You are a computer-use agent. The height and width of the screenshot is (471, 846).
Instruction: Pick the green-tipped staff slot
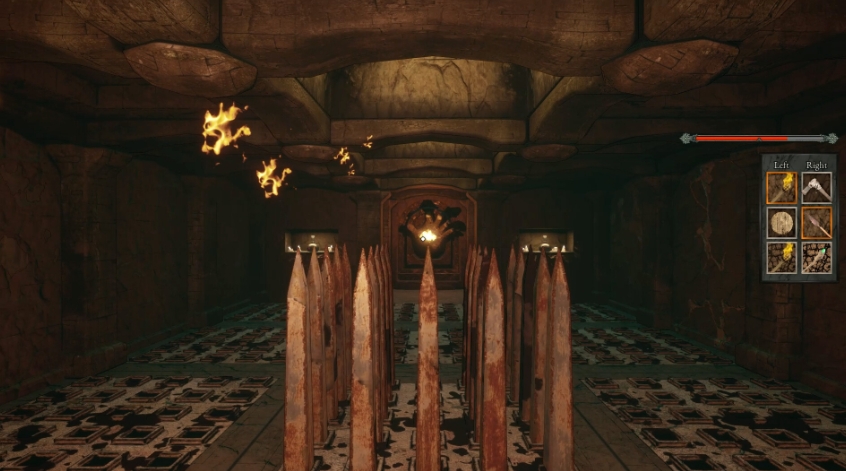point(816,257)
